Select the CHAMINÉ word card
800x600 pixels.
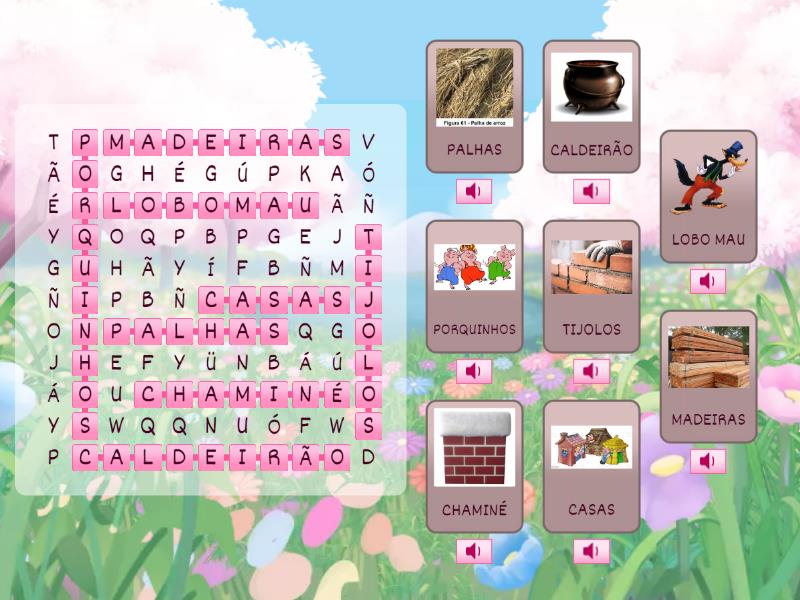(474, 466)
